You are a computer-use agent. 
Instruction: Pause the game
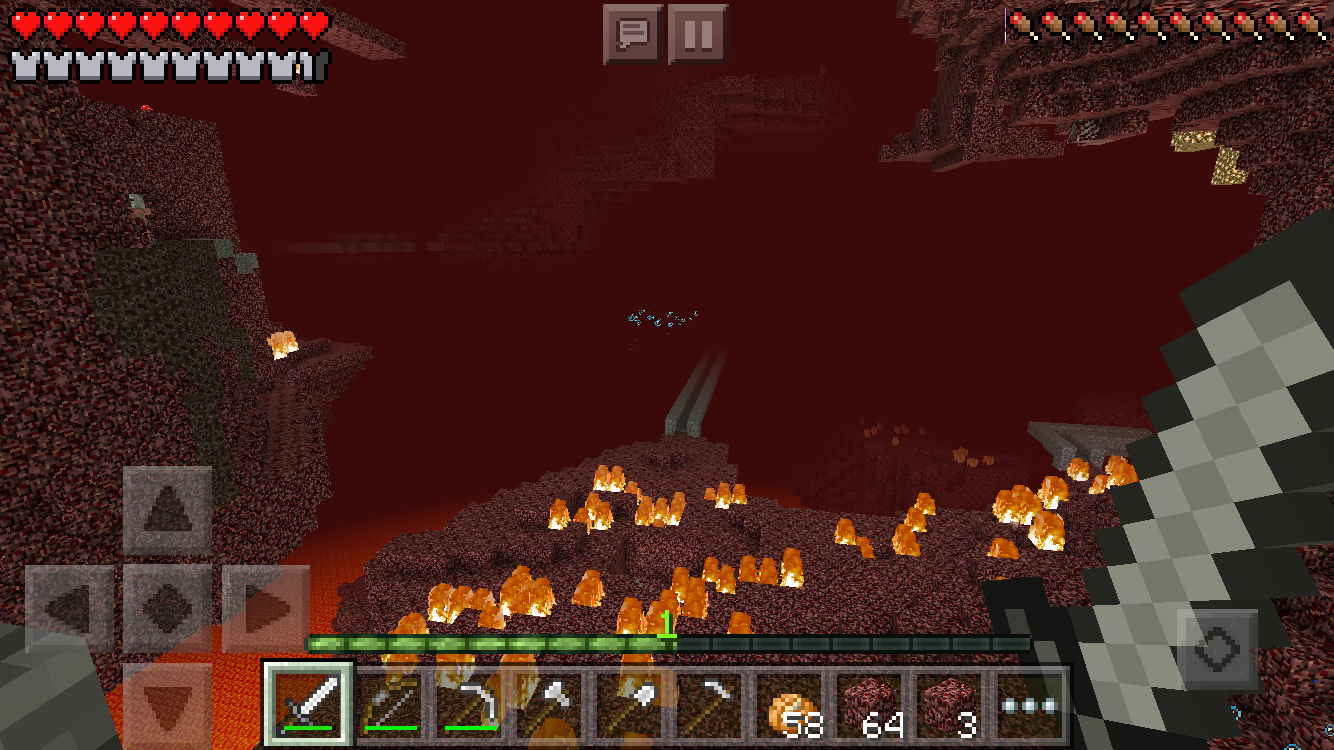pyautogui.click(x=698, y=35)
